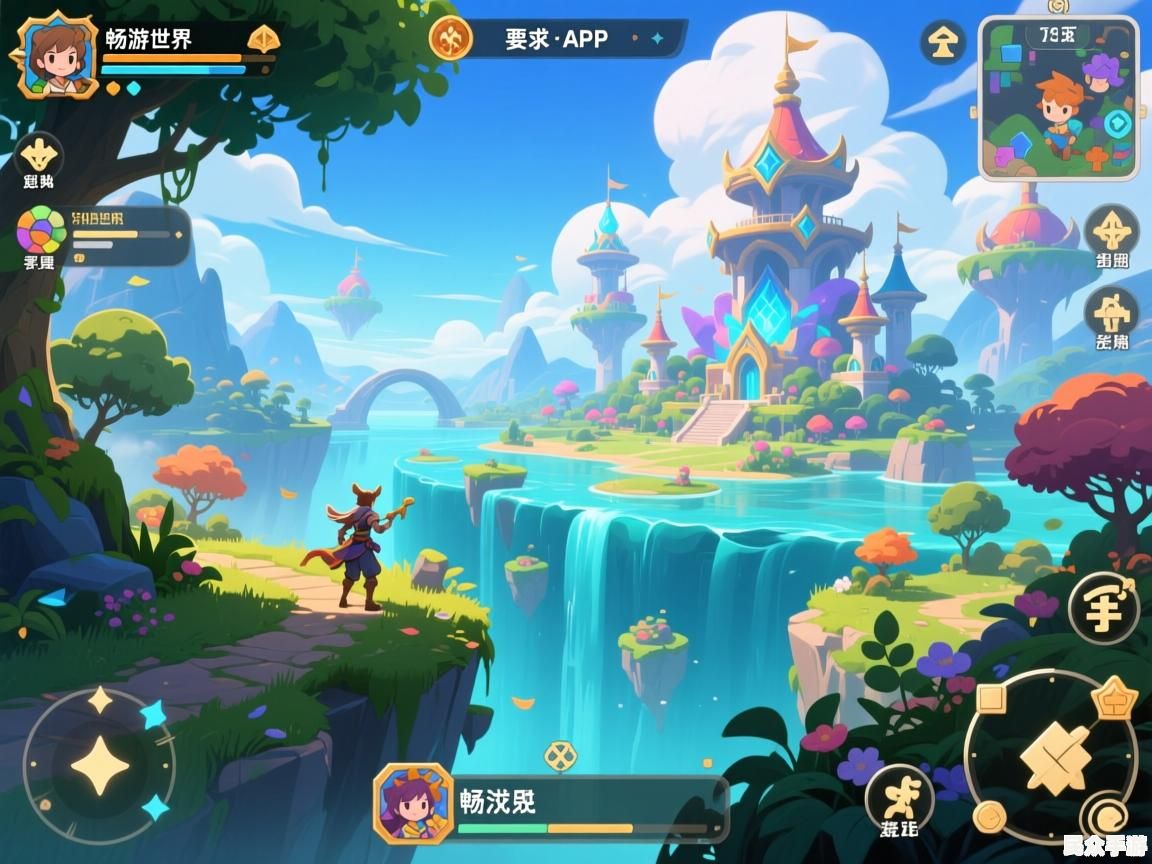Click the gold square icon on attack wheel
The width and height of the screenshot is (1152, 864).
990,699
